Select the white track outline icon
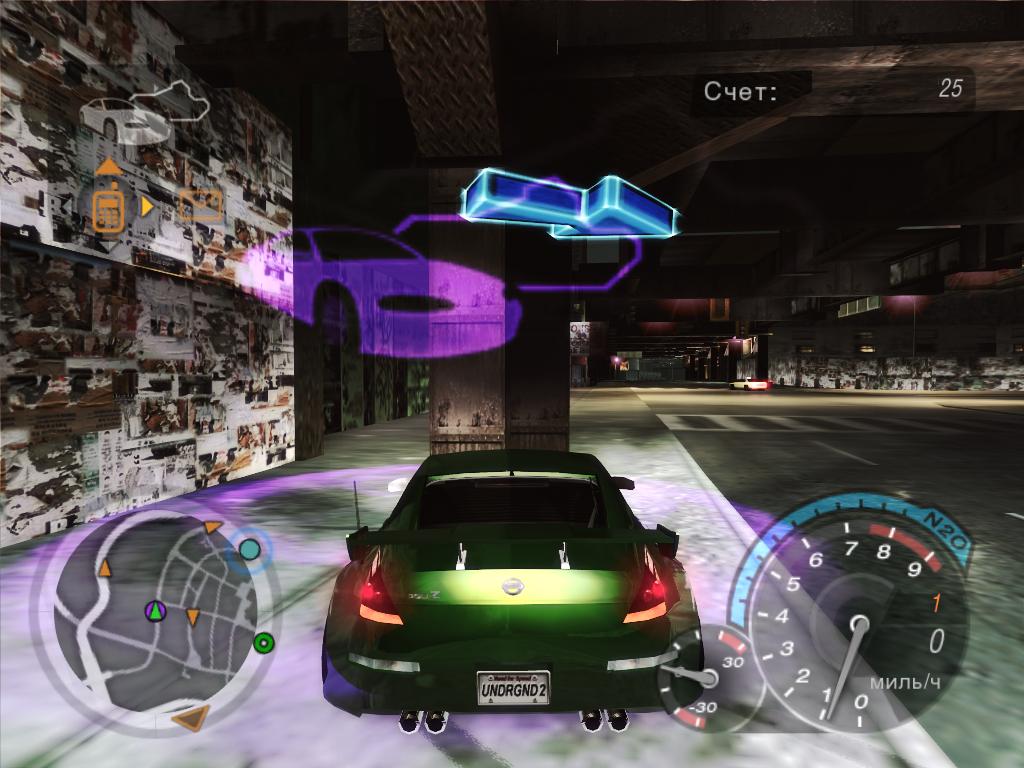Screen dimensions: 1024x768 coord(170,100)
